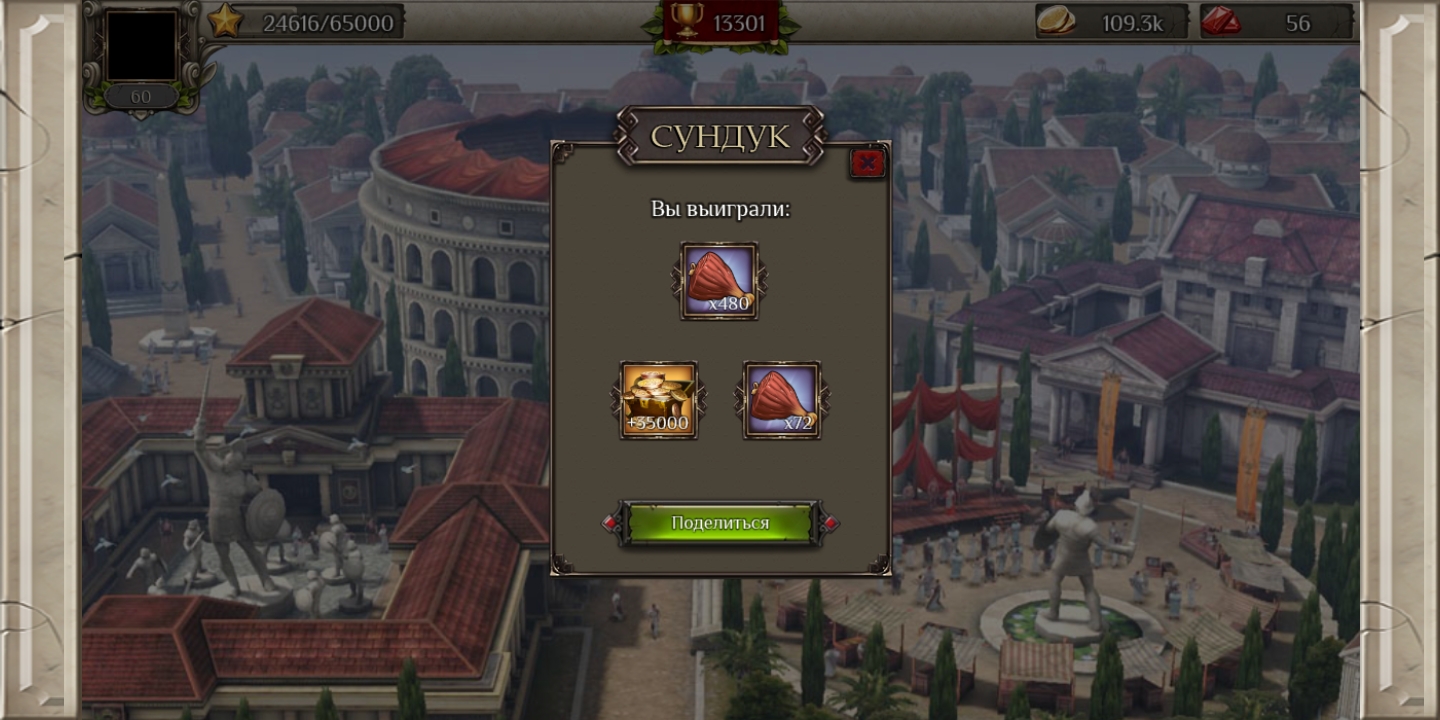Tap the star experience icon
This screenshot has width=1440, height=720.
click(x=225, y=21)
